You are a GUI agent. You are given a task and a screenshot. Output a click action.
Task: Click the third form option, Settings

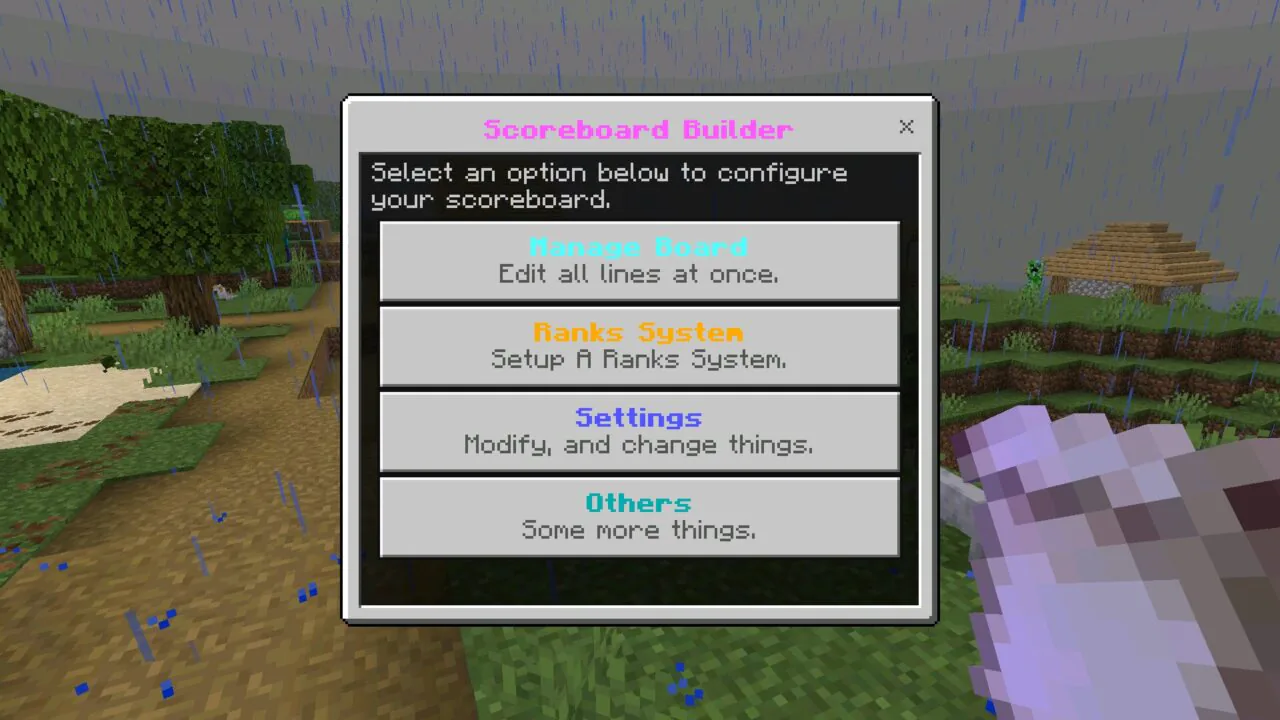(639, 431)
